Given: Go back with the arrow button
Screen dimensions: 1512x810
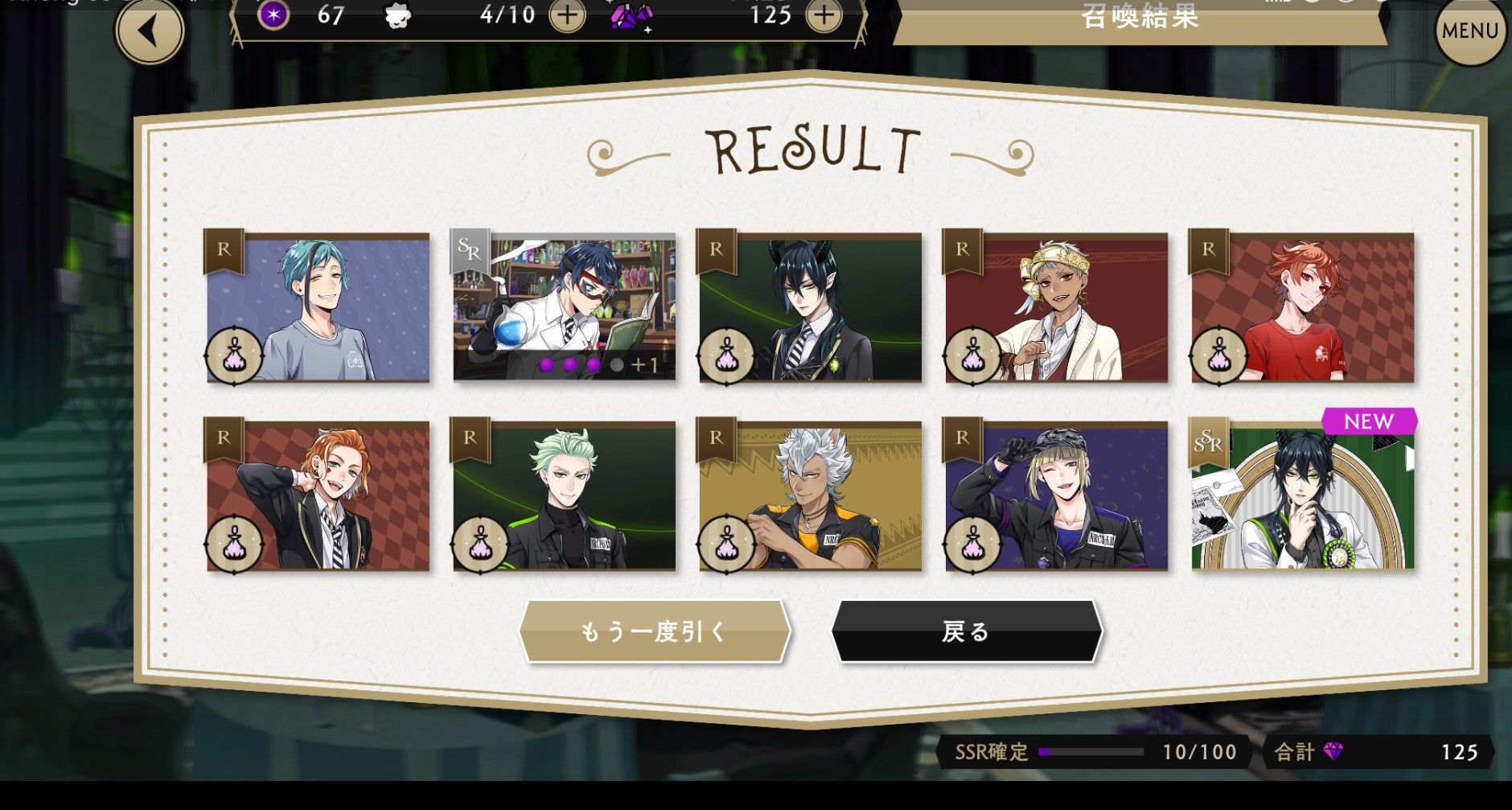Looking at the screenshot, I should (150, 32).
